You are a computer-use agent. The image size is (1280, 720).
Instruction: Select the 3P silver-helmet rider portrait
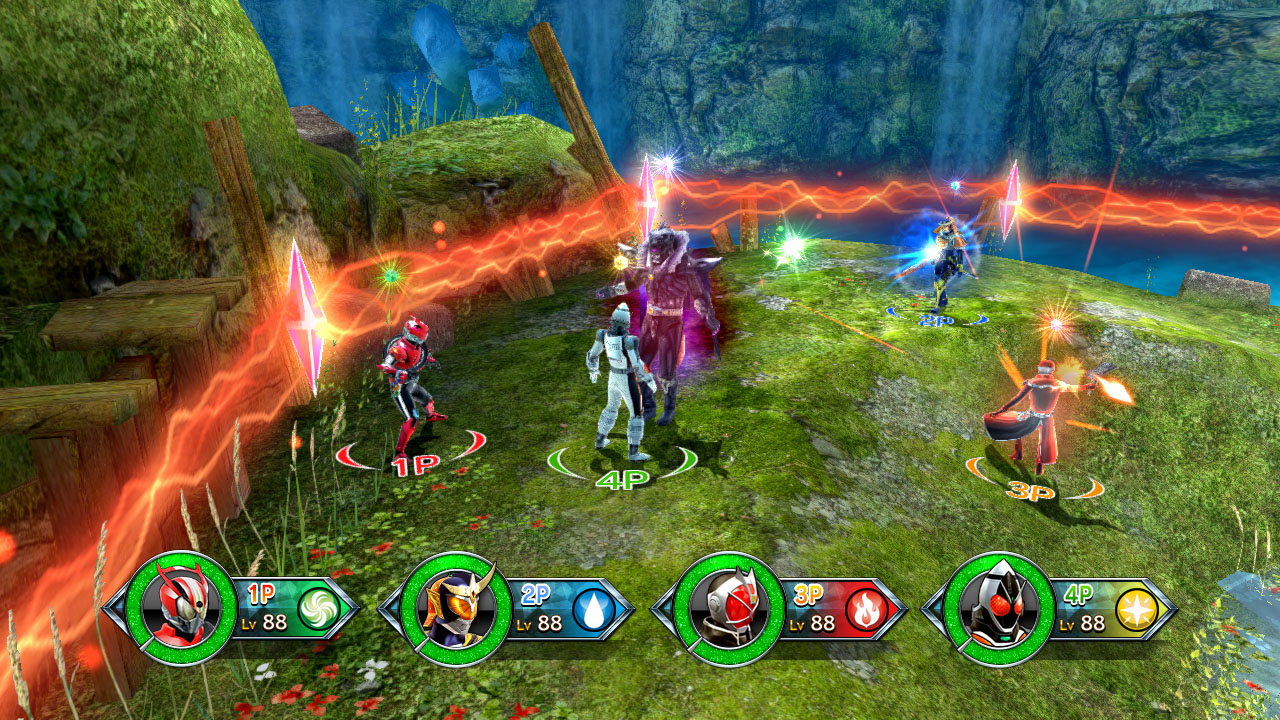pyautogui.click(x=728, y=608)
